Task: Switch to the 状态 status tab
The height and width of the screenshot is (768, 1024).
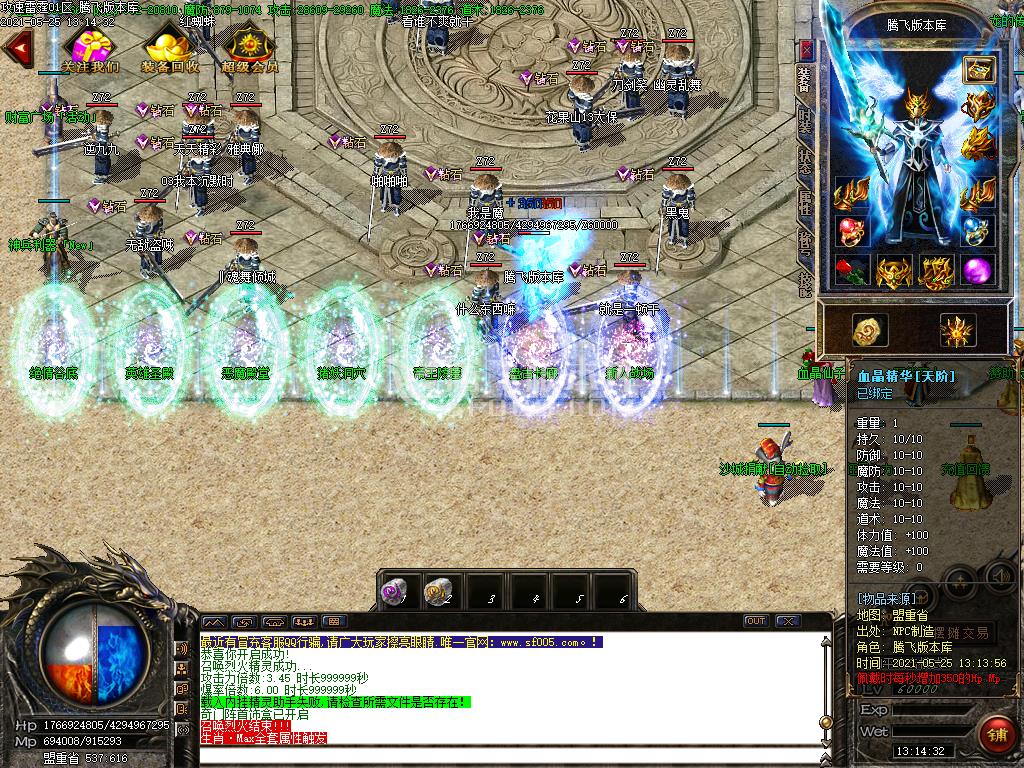Action: (806, 162)
